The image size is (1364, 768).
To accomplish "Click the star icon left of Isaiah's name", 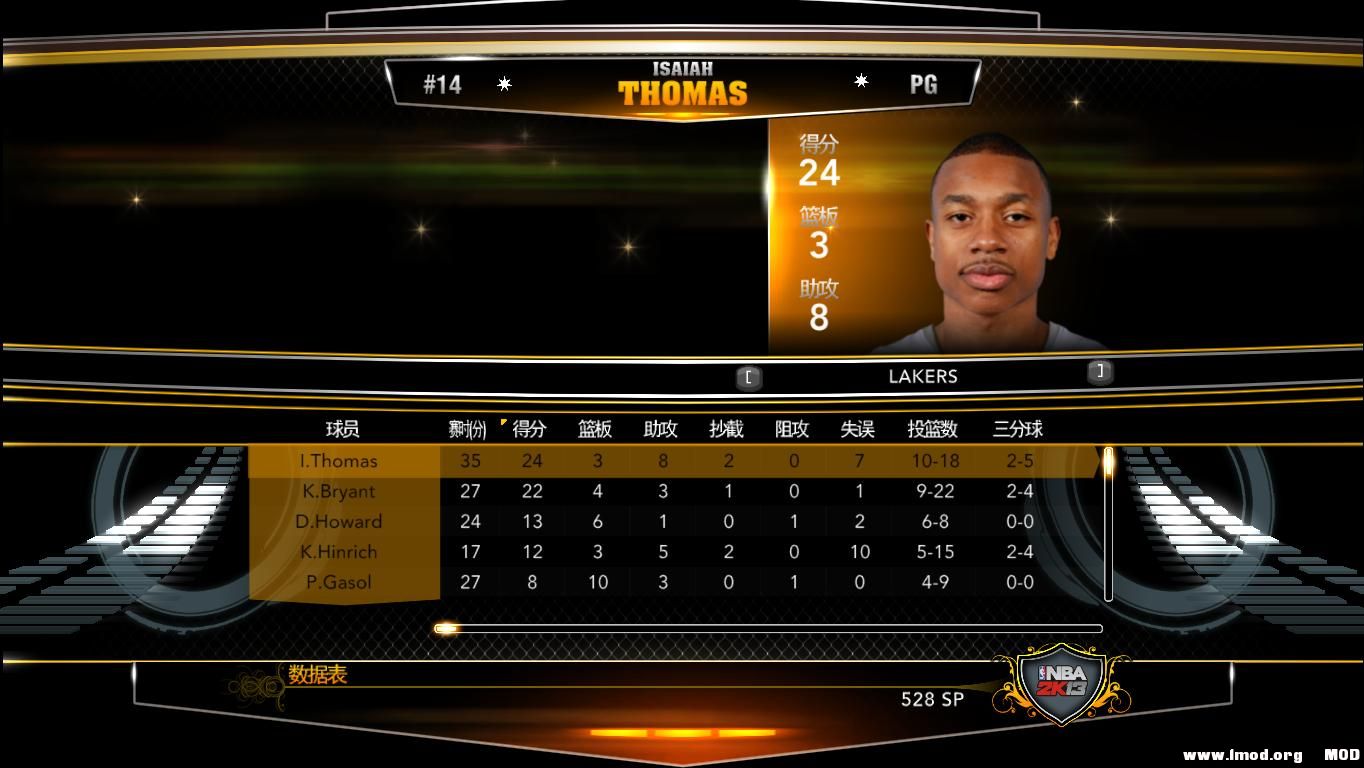I will pyautogui.click(x=505, y=84).
